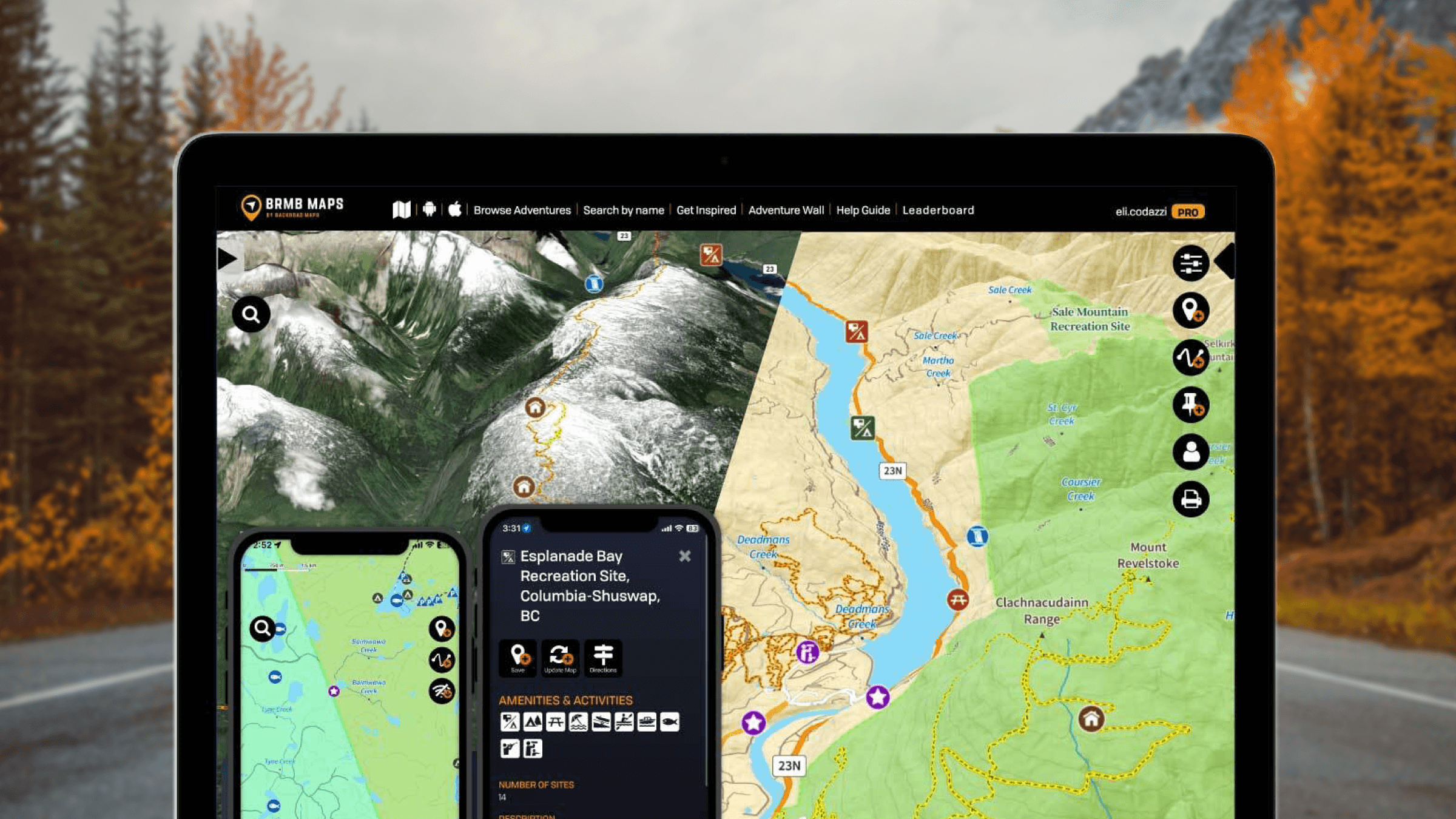Click the folded map icon in the header
1456x819 pixels.
401,210
